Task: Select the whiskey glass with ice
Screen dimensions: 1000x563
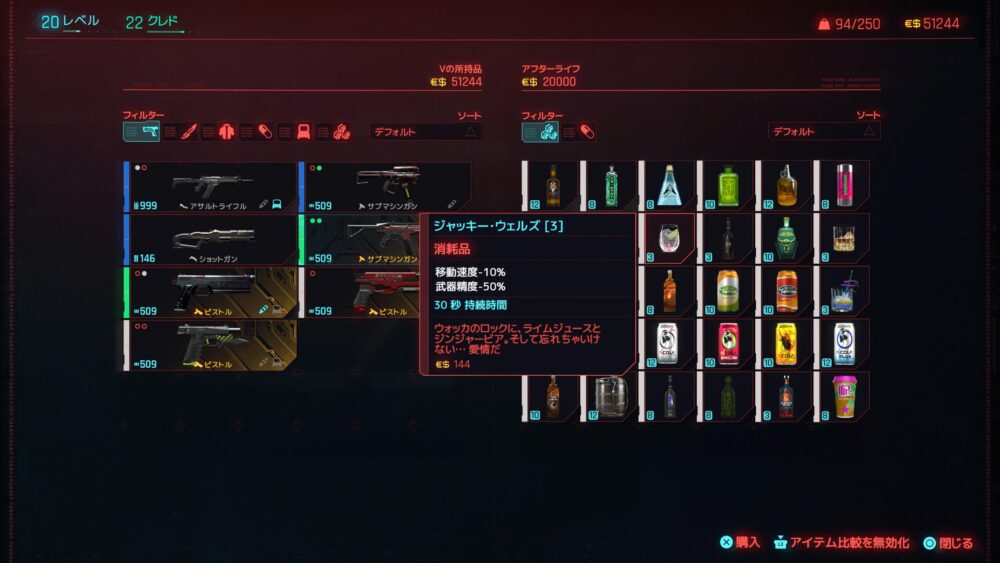Action: click(x=844, y=238)
